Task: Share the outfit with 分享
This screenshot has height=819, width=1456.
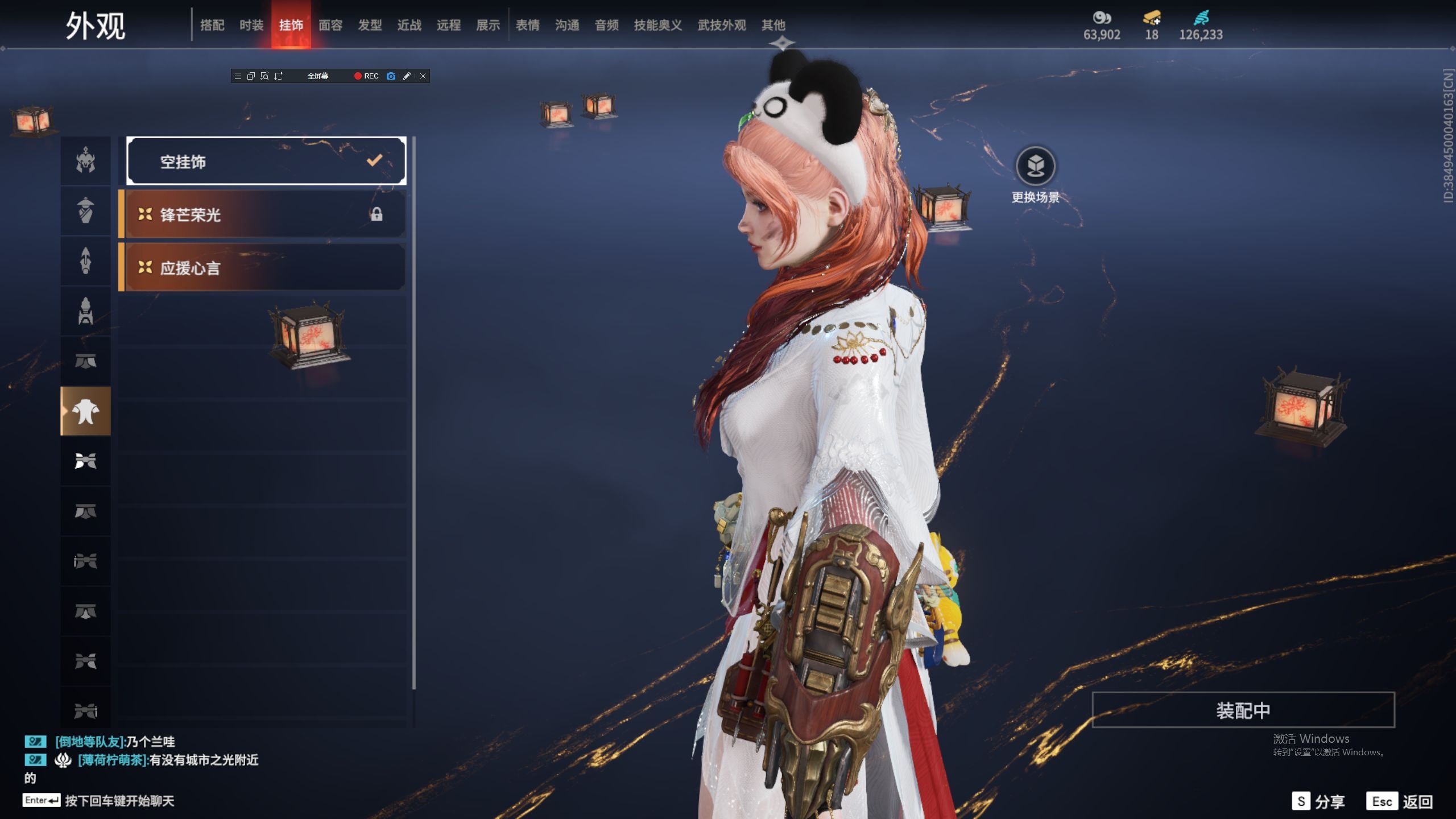Action: pyautogui.click(x=1318, y=801)
